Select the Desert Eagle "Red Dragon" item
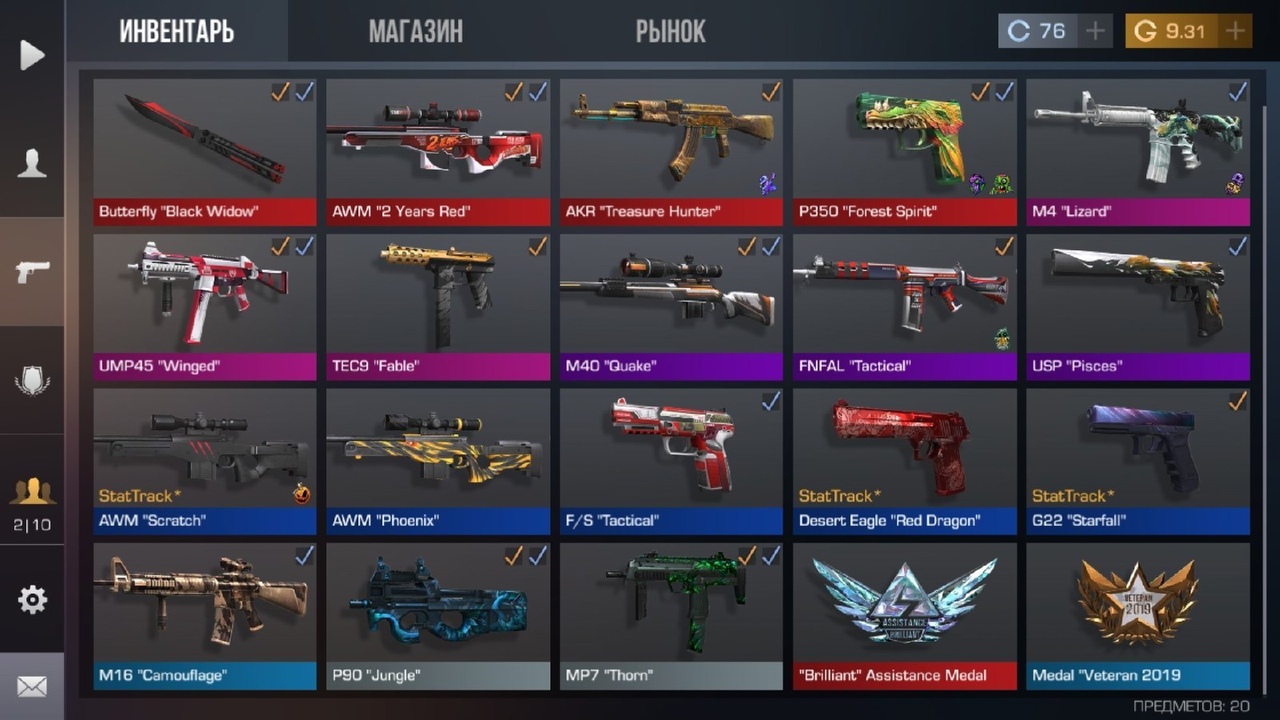Screen dimensions: 1280x720 [904, 460]
